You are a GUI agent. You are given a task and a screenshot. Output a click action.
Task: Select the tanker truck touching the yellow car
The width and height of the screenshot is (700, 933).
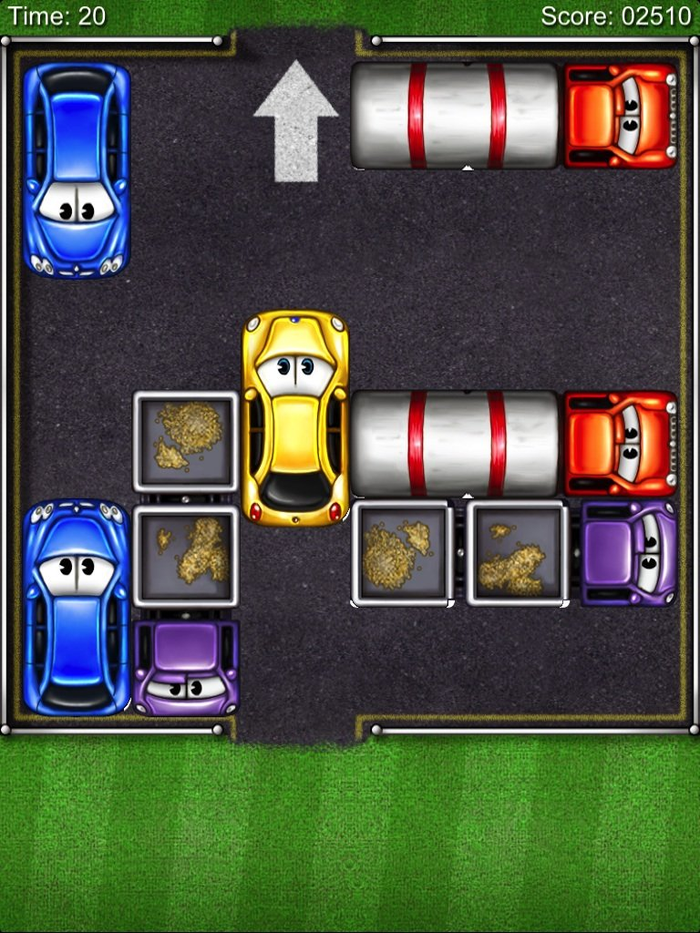click(515, 444)
